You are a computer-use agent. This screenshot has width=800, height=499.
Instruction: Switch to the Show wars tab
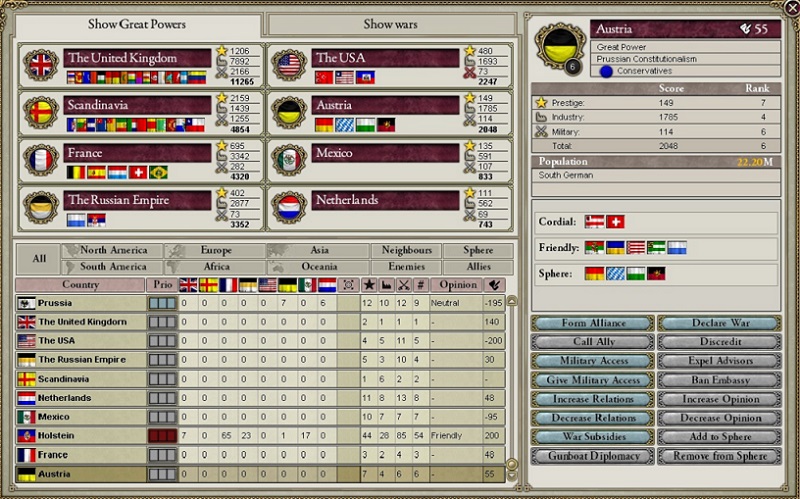click(391, 24)
